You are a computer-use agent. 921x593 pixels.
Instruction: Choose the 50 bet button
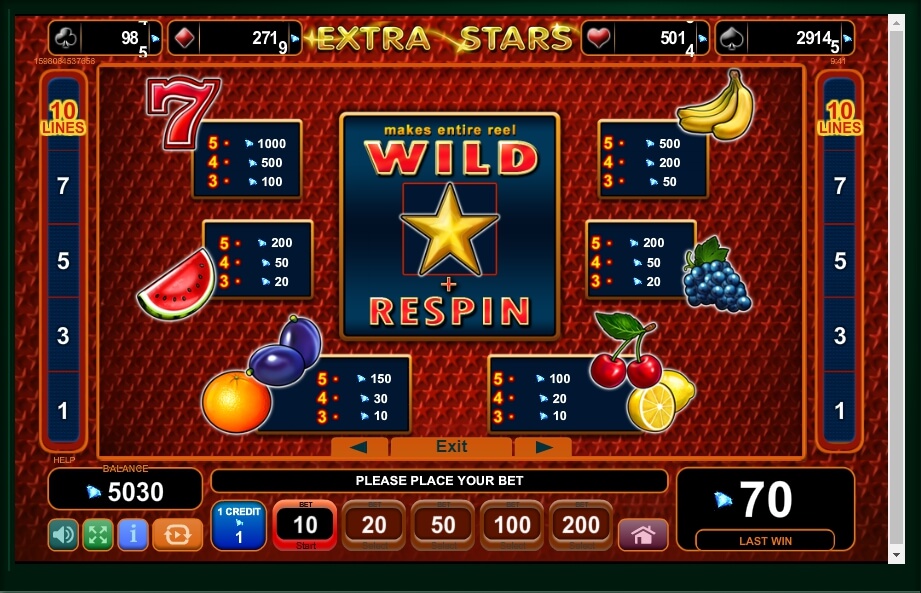443,526
